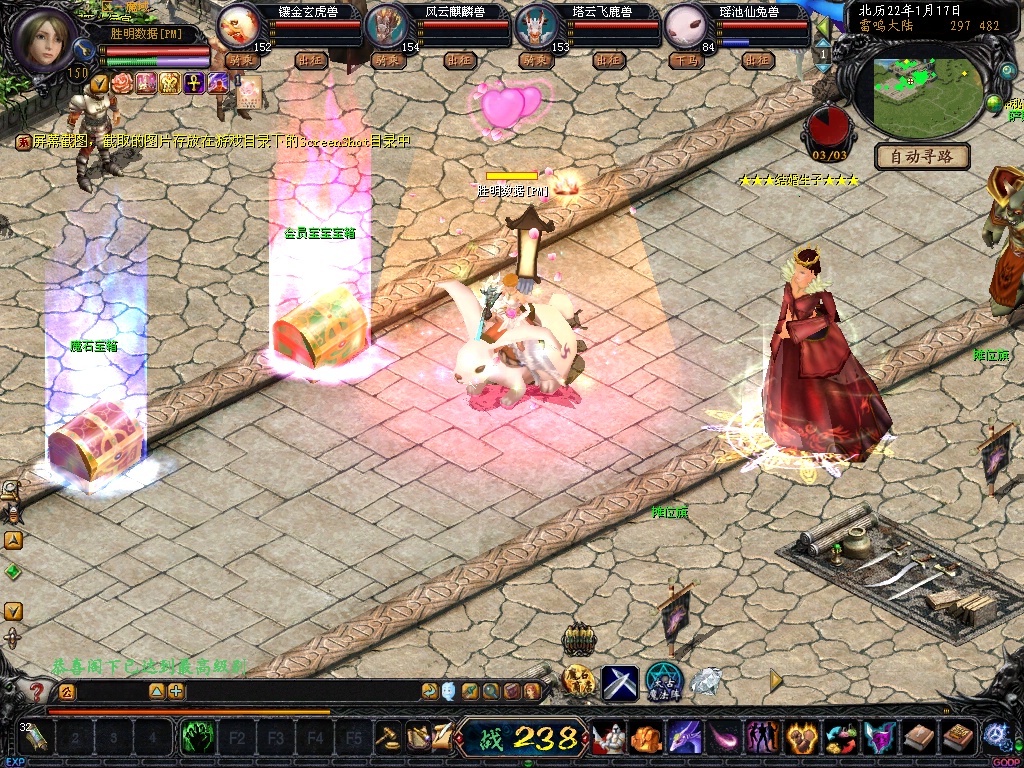Open the red question mark help button
1024x768 pixels.
pyautogui.click(x=37, y=691)
